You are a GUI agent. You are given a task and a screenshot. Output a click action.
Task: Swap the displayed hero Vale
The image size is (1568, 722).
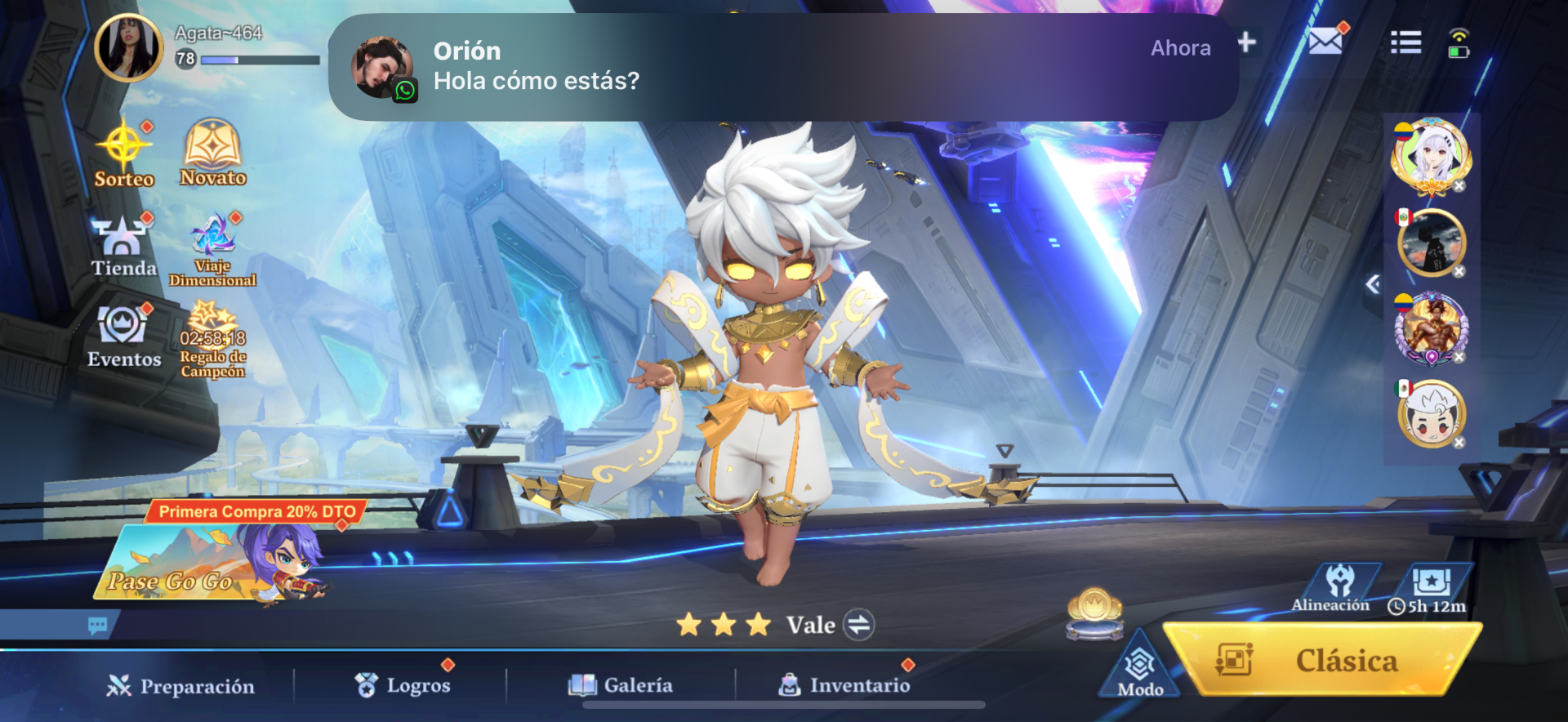coord(858,625)
